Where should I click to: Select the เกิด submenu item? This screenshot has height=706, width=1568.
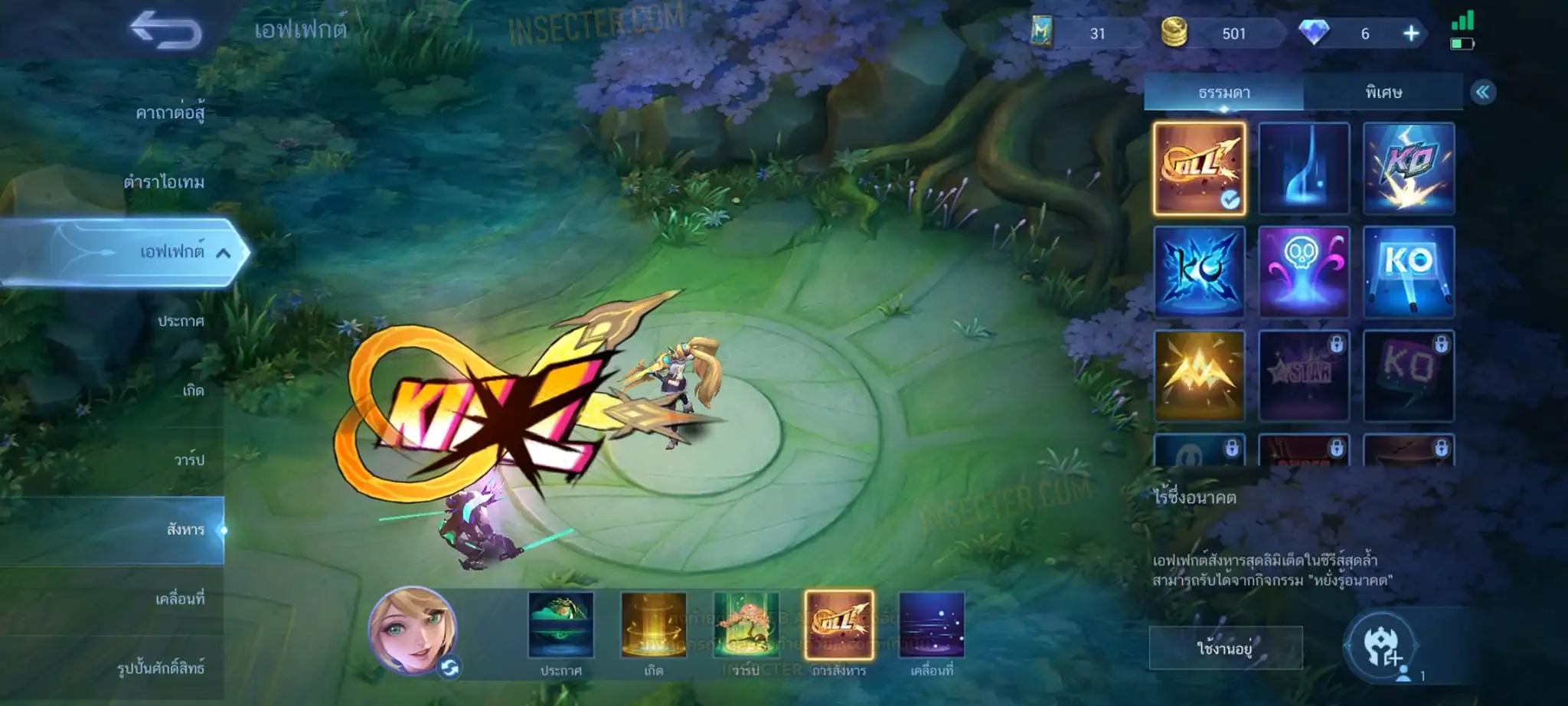coord(193,391)
